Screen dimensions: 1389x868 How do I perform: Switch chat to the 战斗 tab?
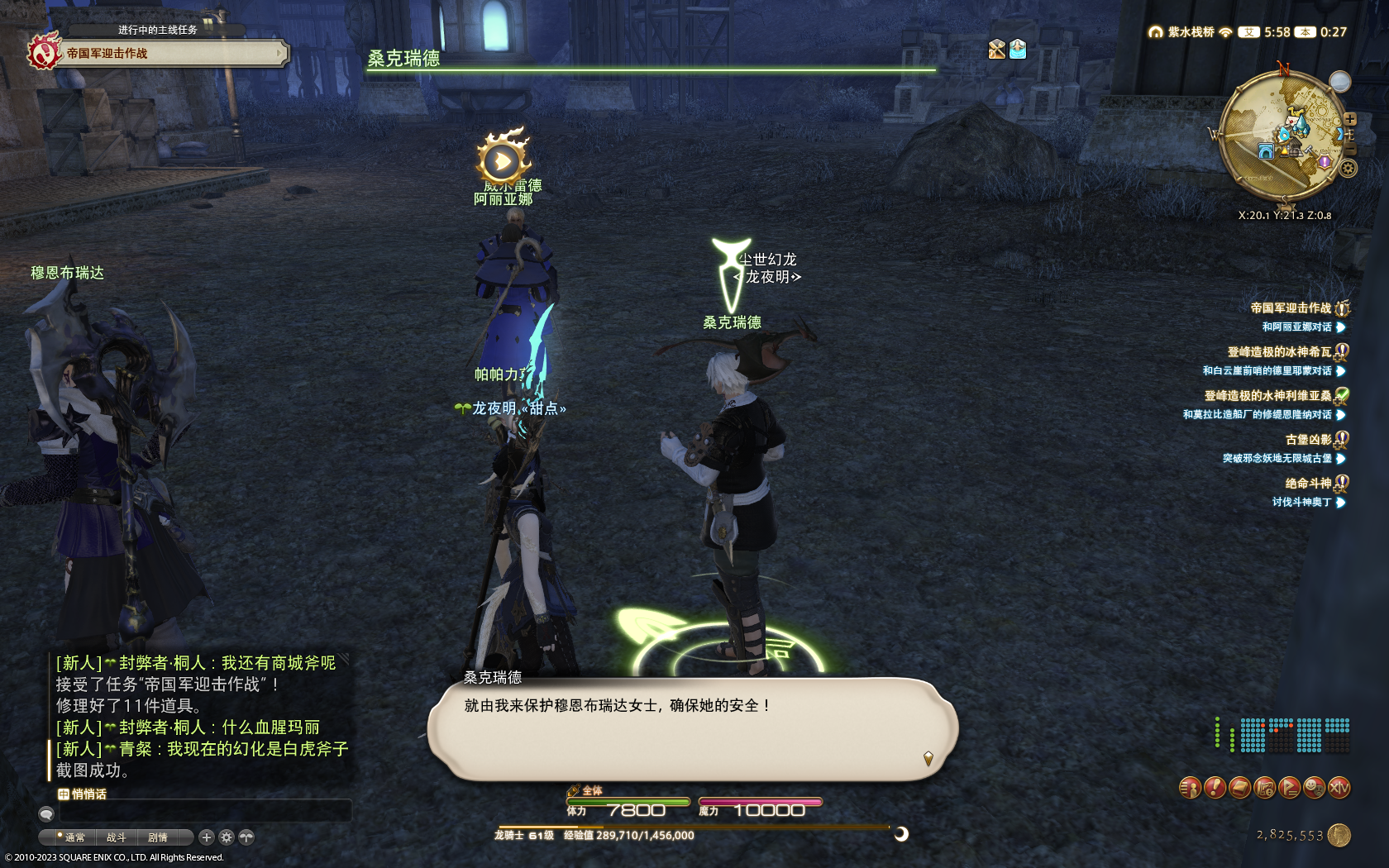pos(116,837)
